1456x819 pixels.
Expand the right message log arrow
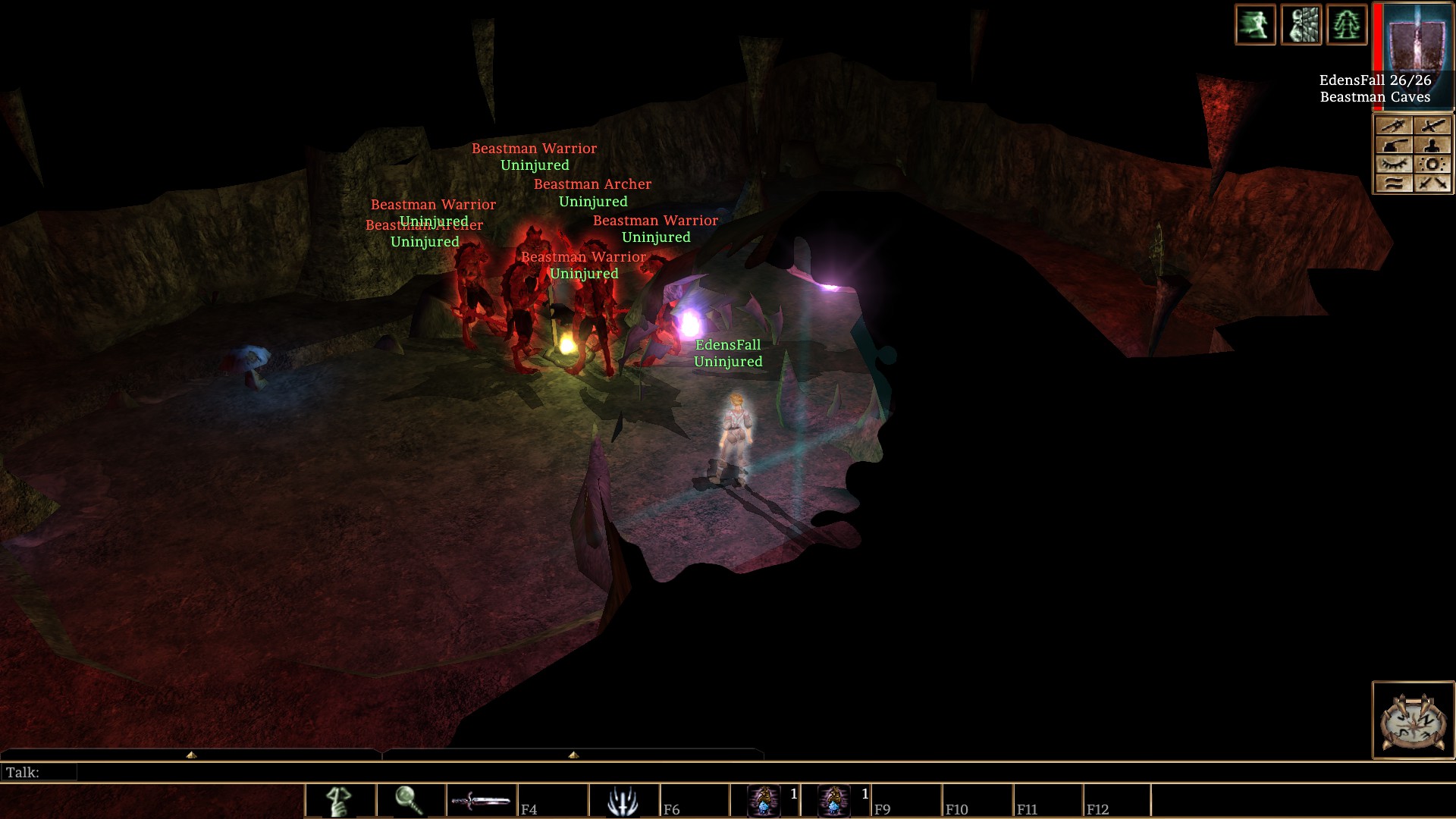573,755
